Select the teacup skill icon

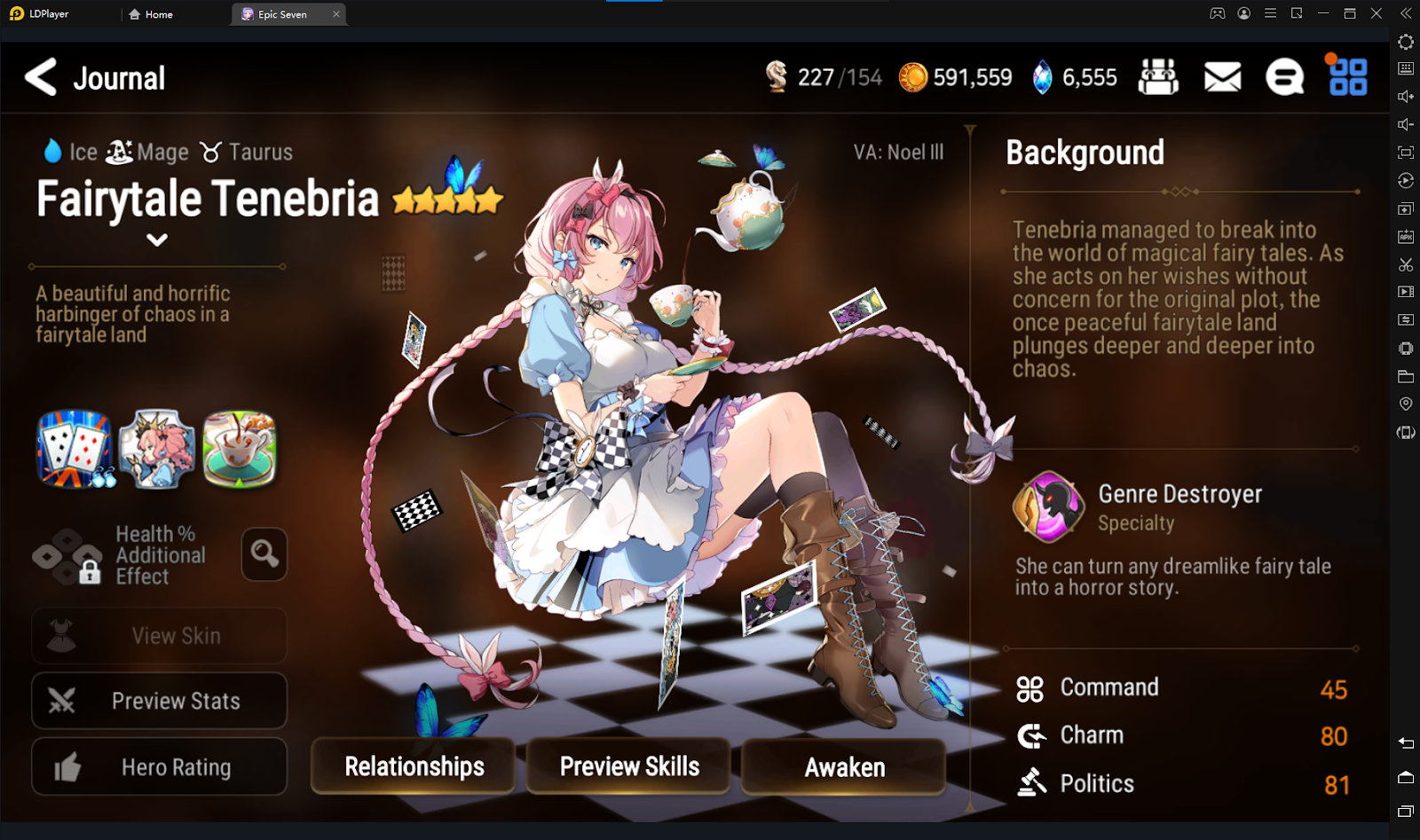(x=240, y=449)
